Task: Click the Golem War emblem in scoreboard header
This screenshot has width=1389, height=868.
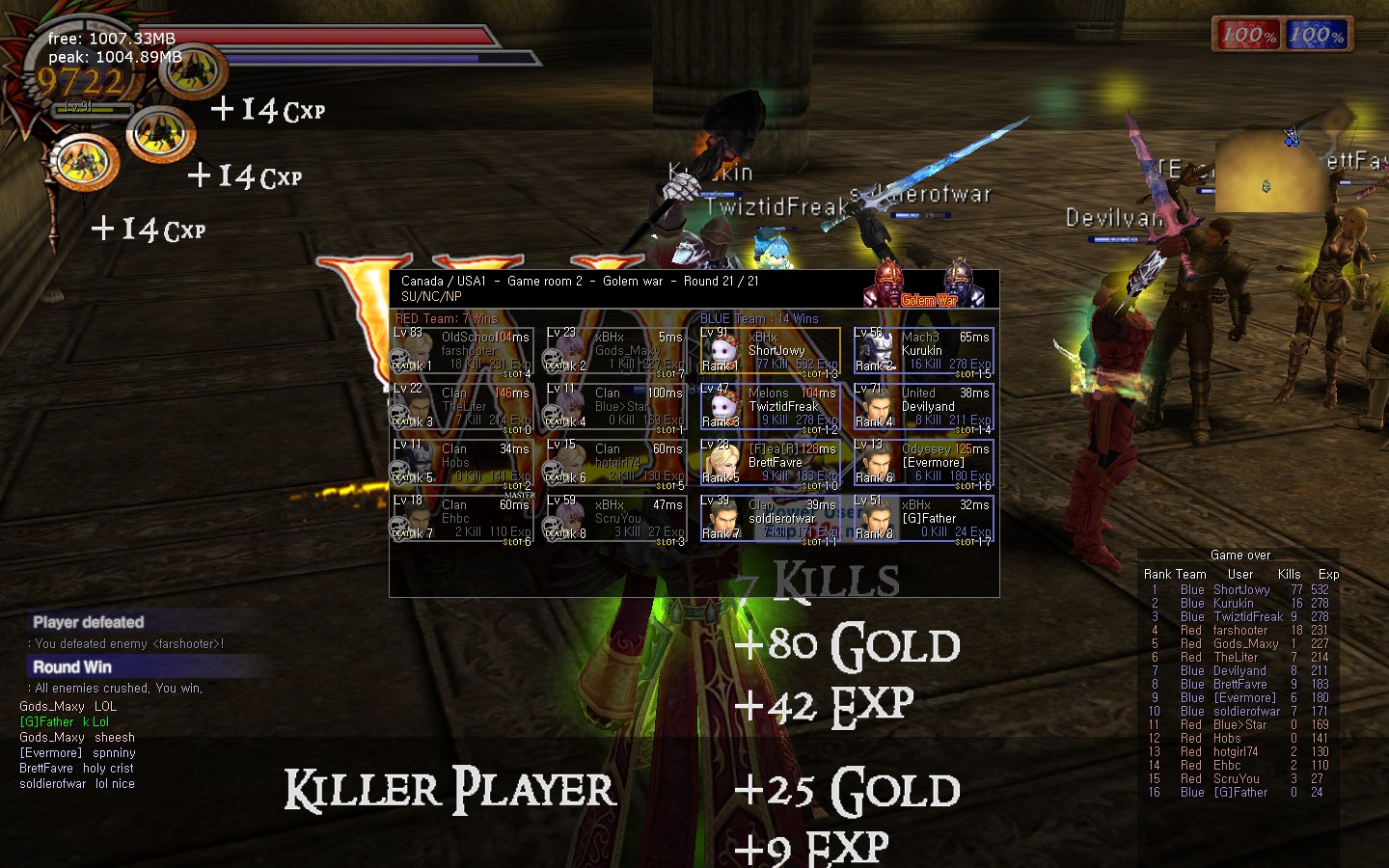Action: [928, 287]
